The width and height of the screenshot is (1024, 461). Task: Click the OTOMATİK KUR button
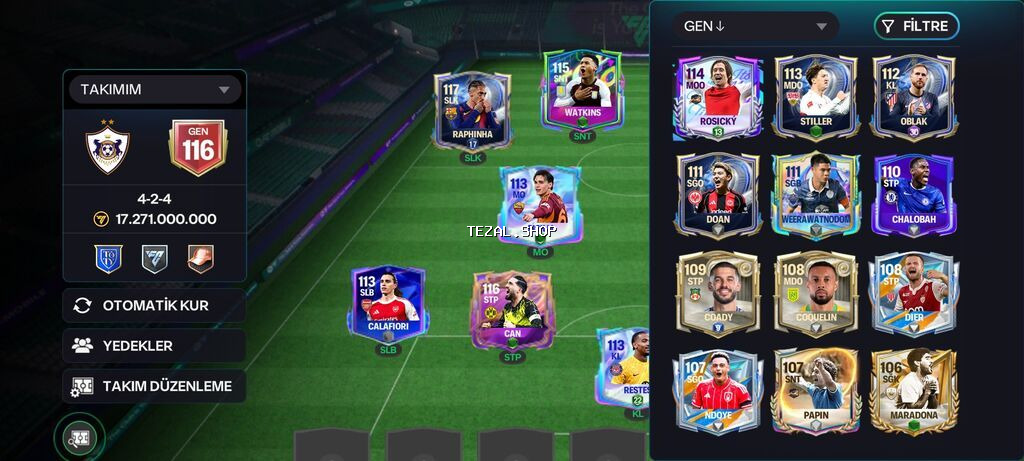(154, 305)
